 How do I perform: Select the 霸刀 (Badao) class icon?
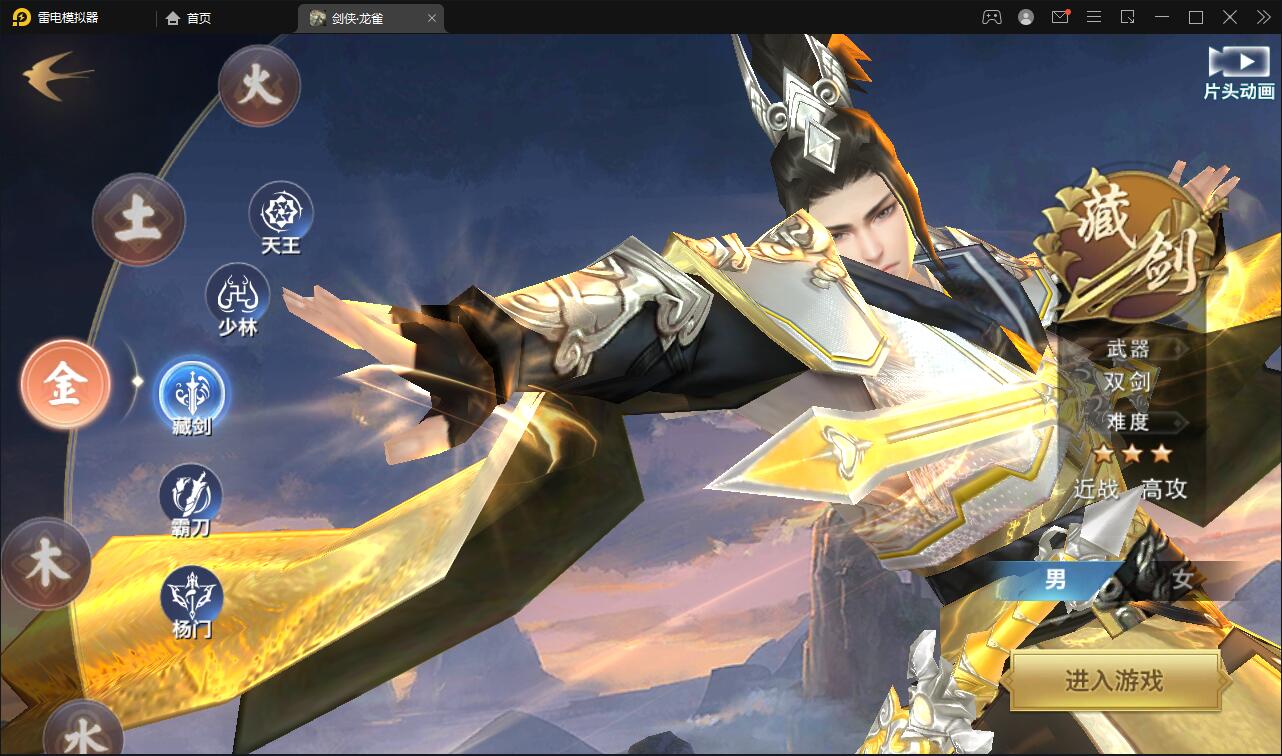pos(192,492)
